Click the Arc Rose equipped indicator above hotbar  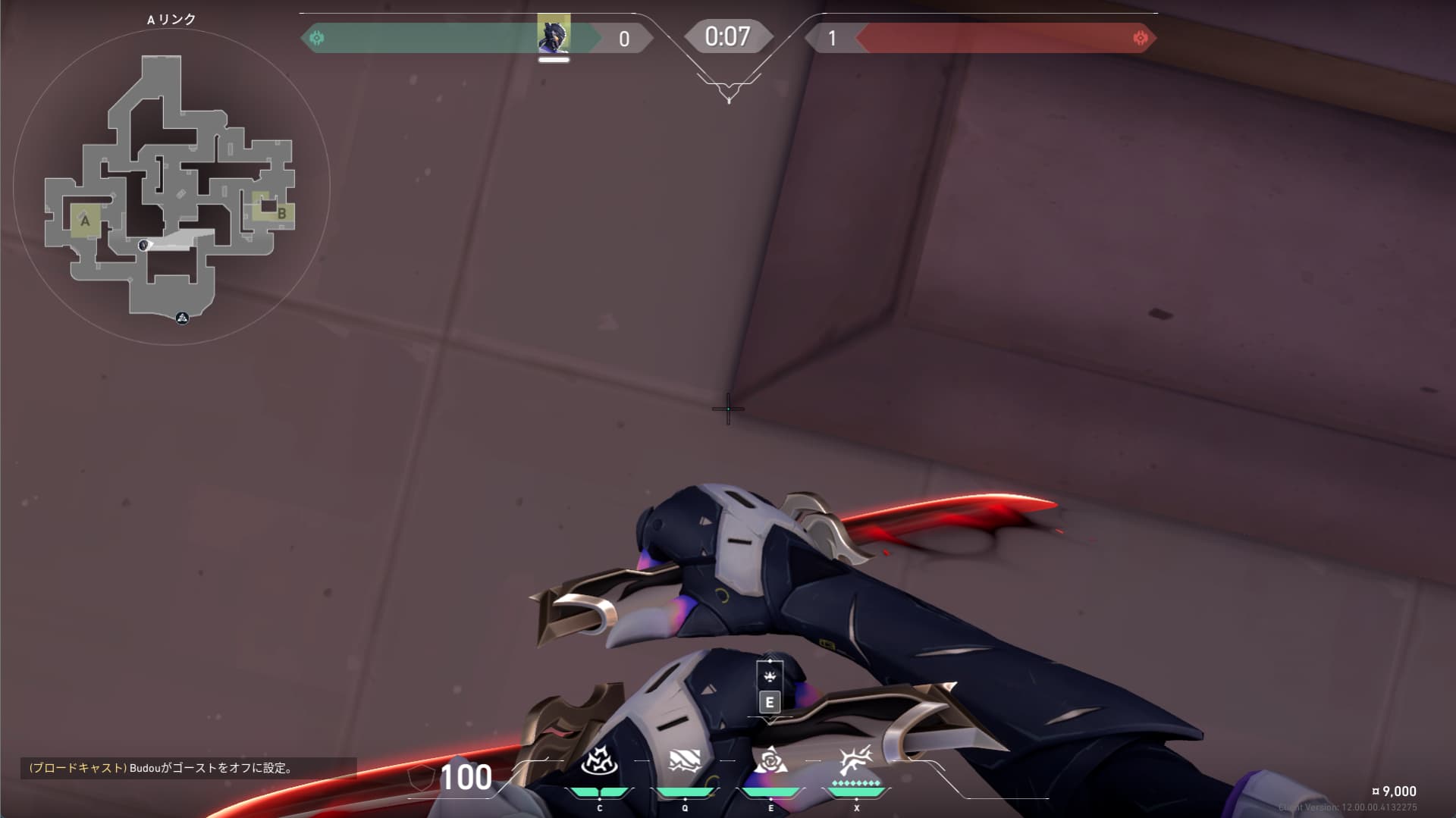770,677
